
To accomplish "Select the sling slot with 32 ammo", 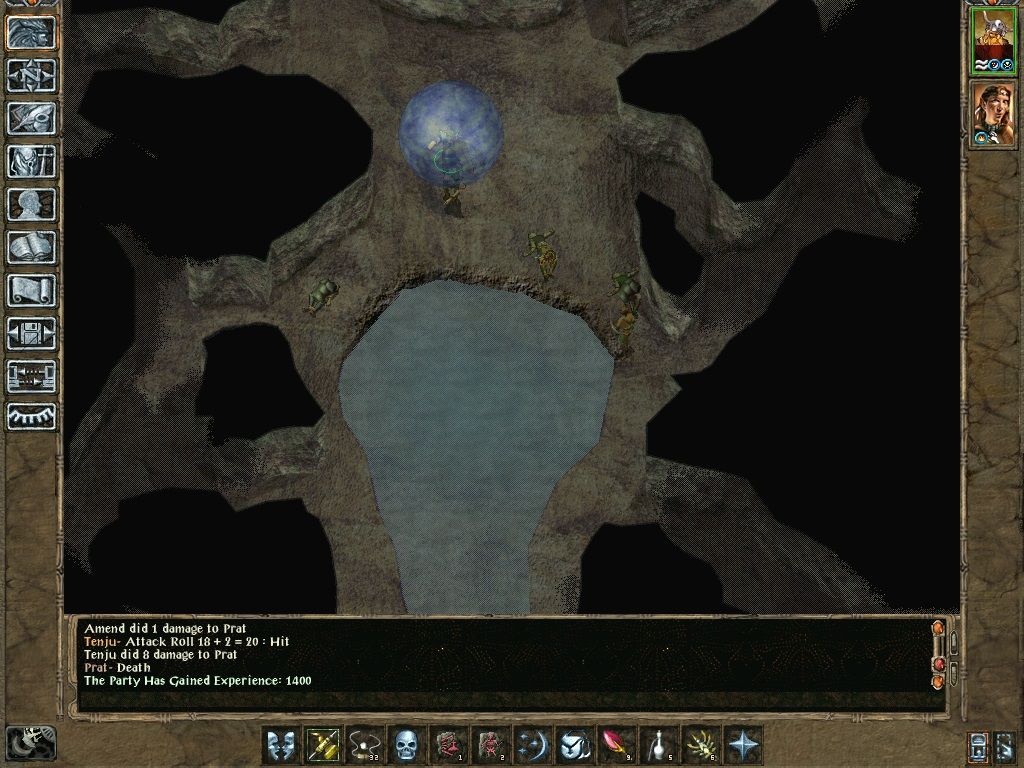I will click(x=363, y=745).
